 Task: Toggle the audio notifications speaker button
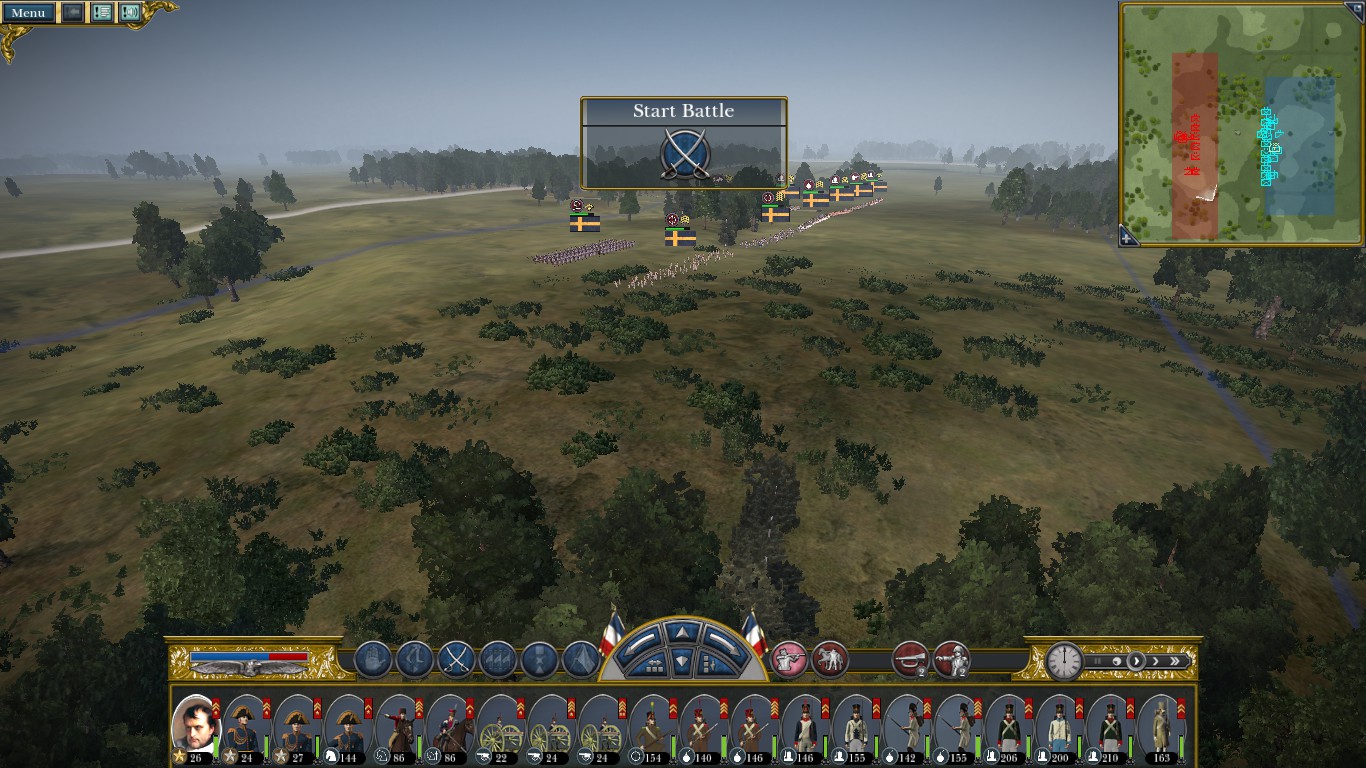tap(130, 13)
